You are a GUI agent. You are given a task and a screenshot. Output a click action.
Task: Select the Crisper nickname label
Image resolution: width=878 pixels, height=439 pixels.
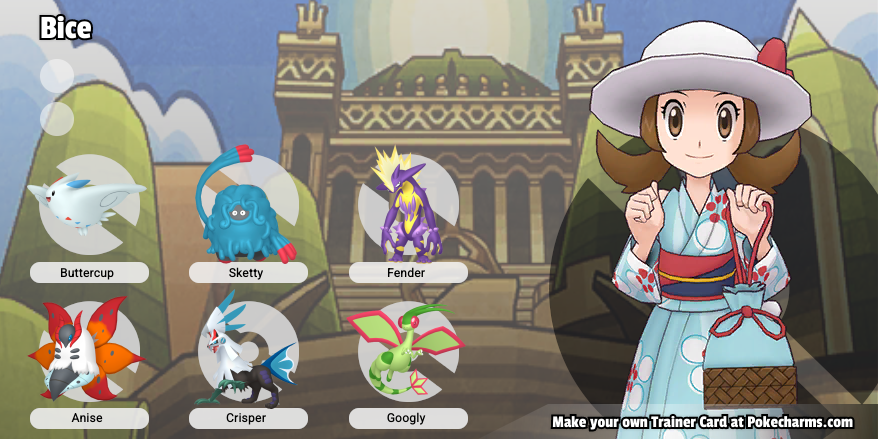(248, 418)
